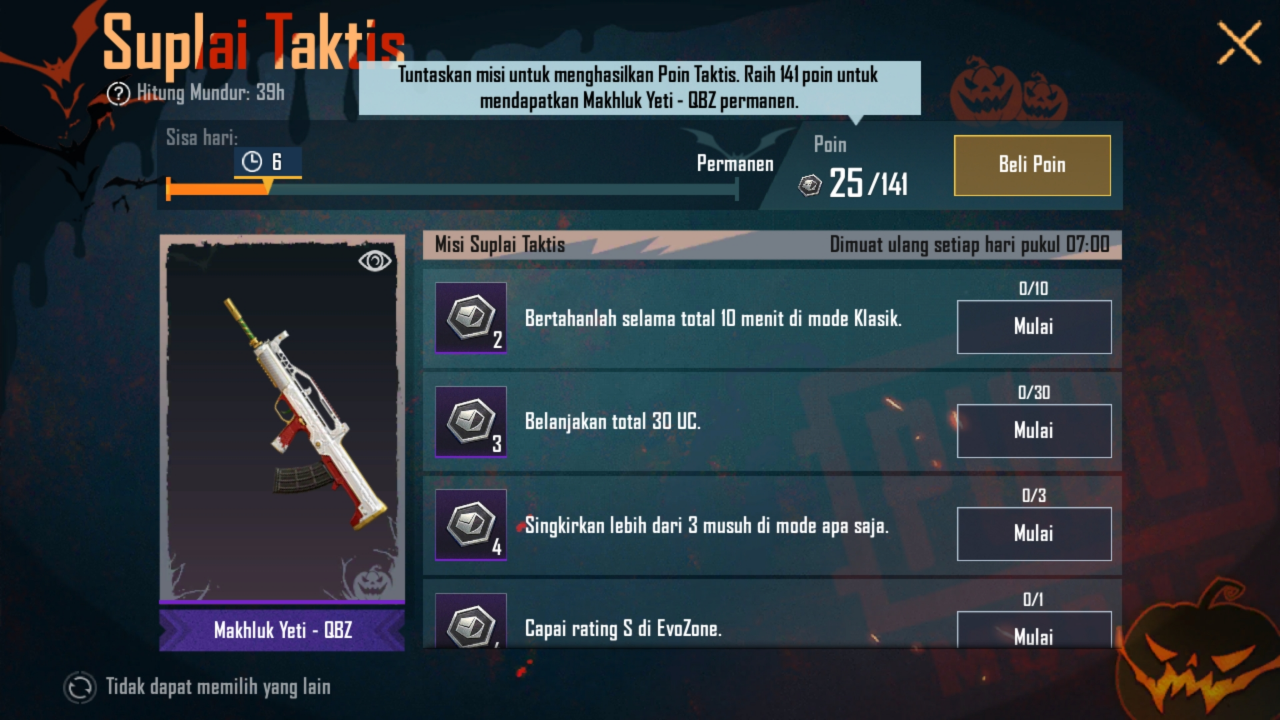Click the refresh icon near Tidak dapat memilih
Screen dimensions: 1280x720
click(78, 688)
